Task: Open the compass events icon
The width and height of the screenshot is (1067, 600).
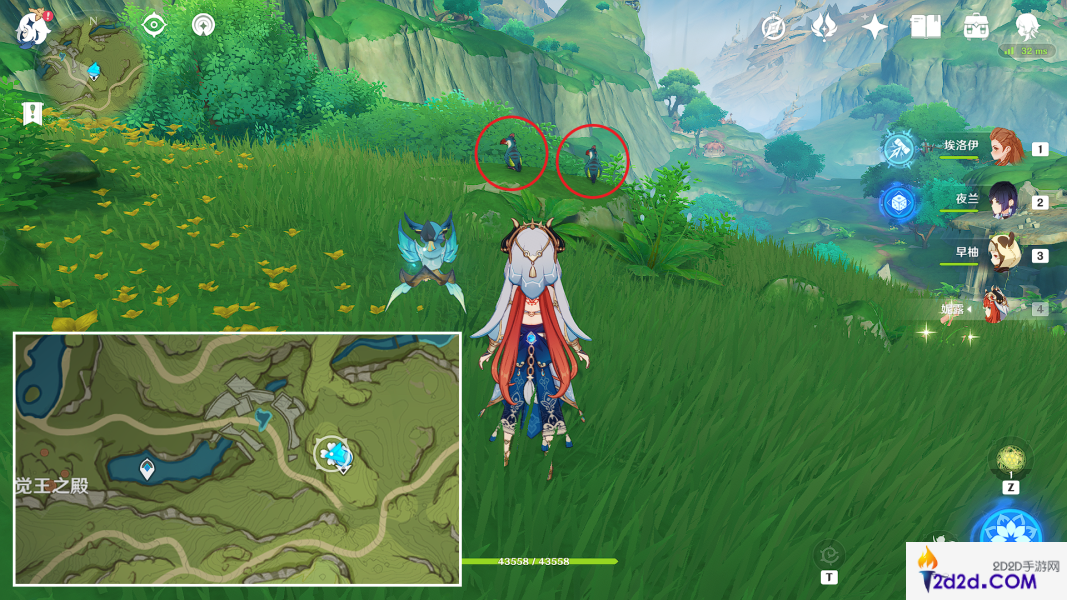Action: click(x=773, y=27)
